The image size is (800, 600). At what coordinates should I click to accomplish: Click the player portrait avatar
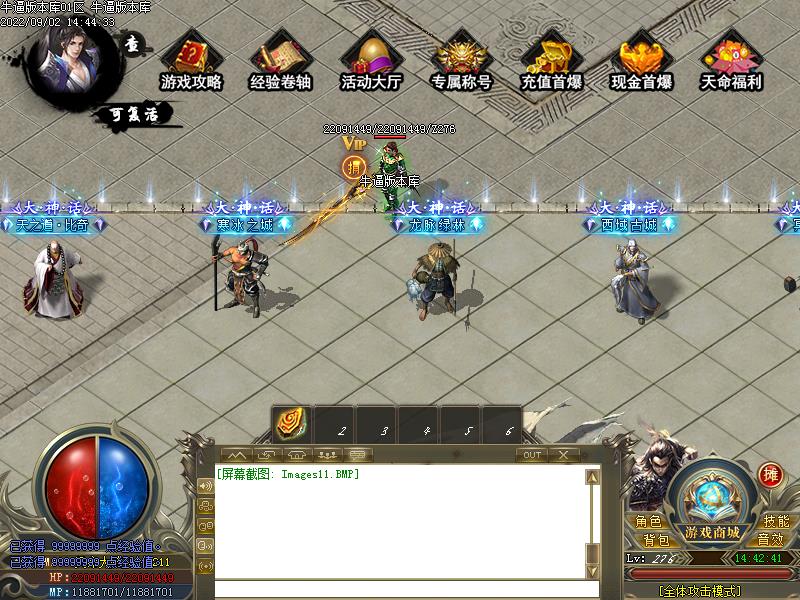(68, 58)
